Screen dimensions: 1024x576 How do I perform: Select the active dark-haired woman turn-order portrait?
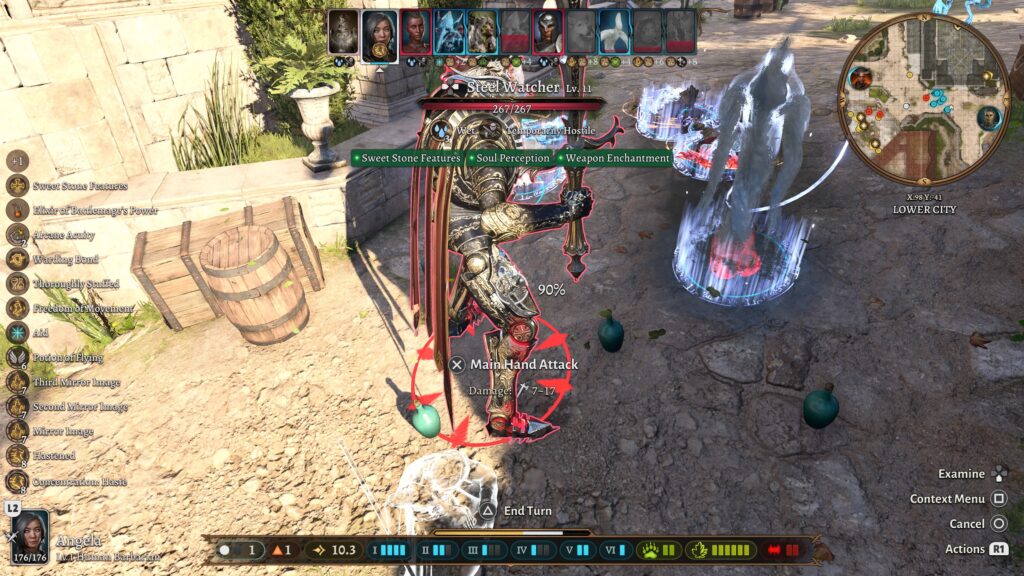point(379,34)
